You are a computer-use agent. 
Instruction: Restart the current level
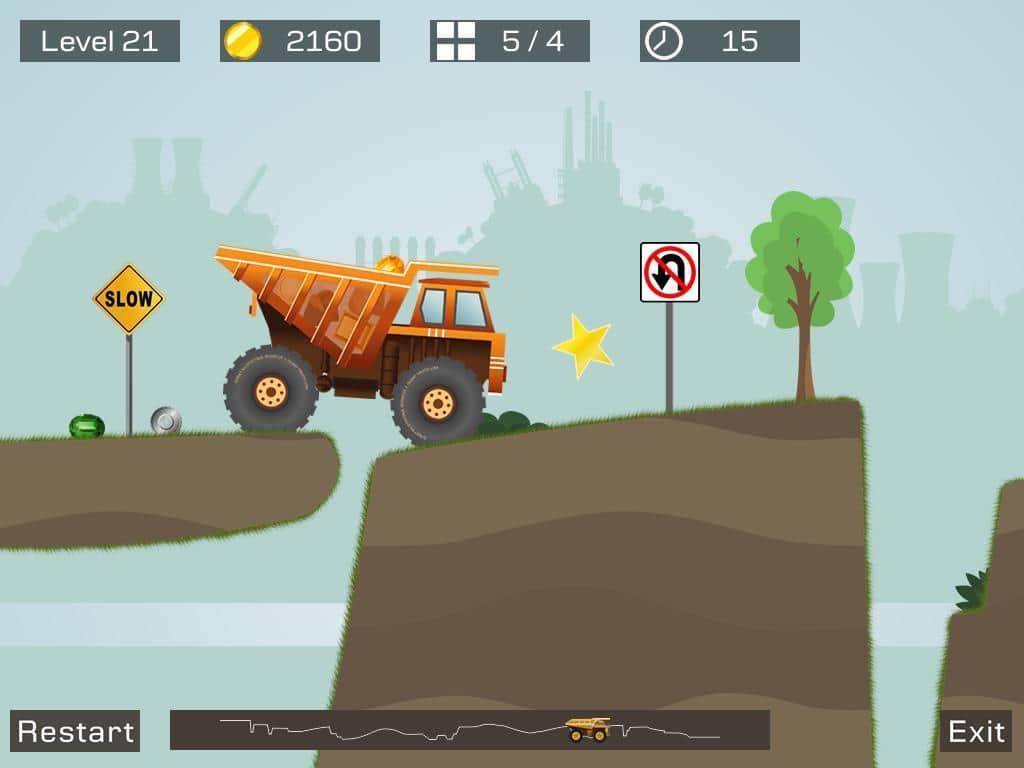75,731
